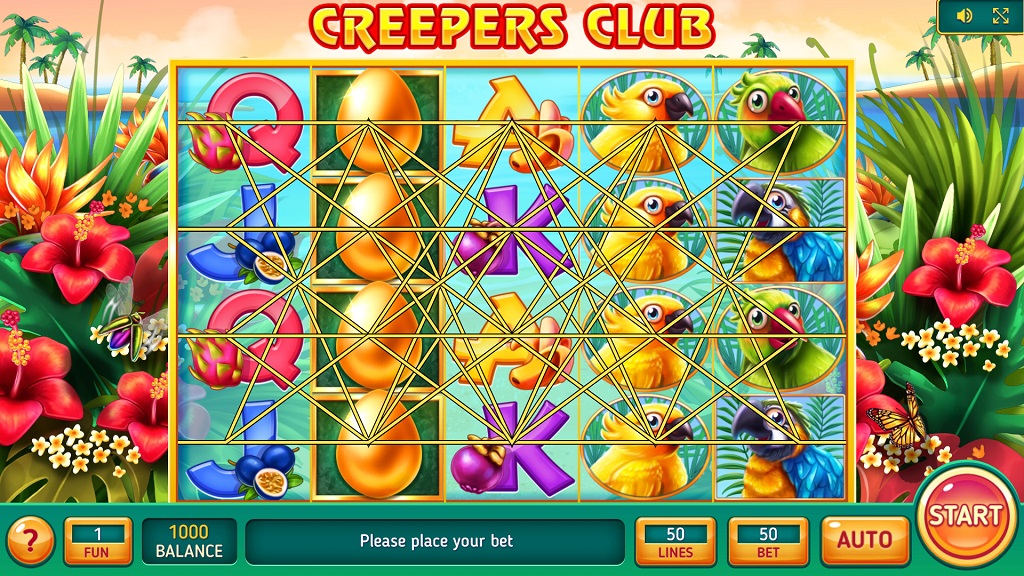1024x576 pixels.
Task: Open the help question mark button
Action: click(31, 541)
